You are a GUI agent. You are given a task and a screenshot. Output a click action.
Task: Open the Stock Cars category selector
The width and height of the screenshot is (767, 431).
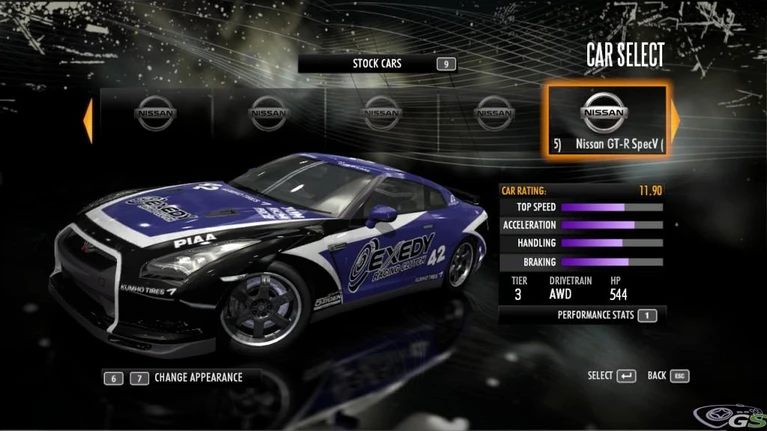point(377,64)
